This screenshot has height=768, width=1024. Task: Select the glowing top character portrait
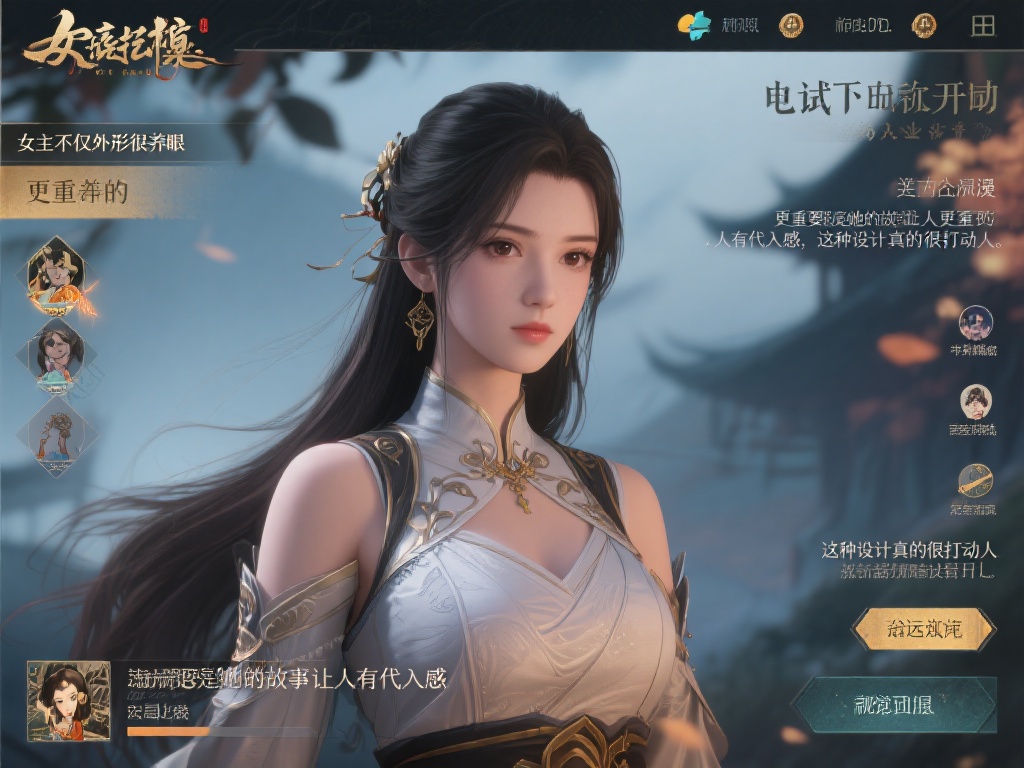[57, 274]
